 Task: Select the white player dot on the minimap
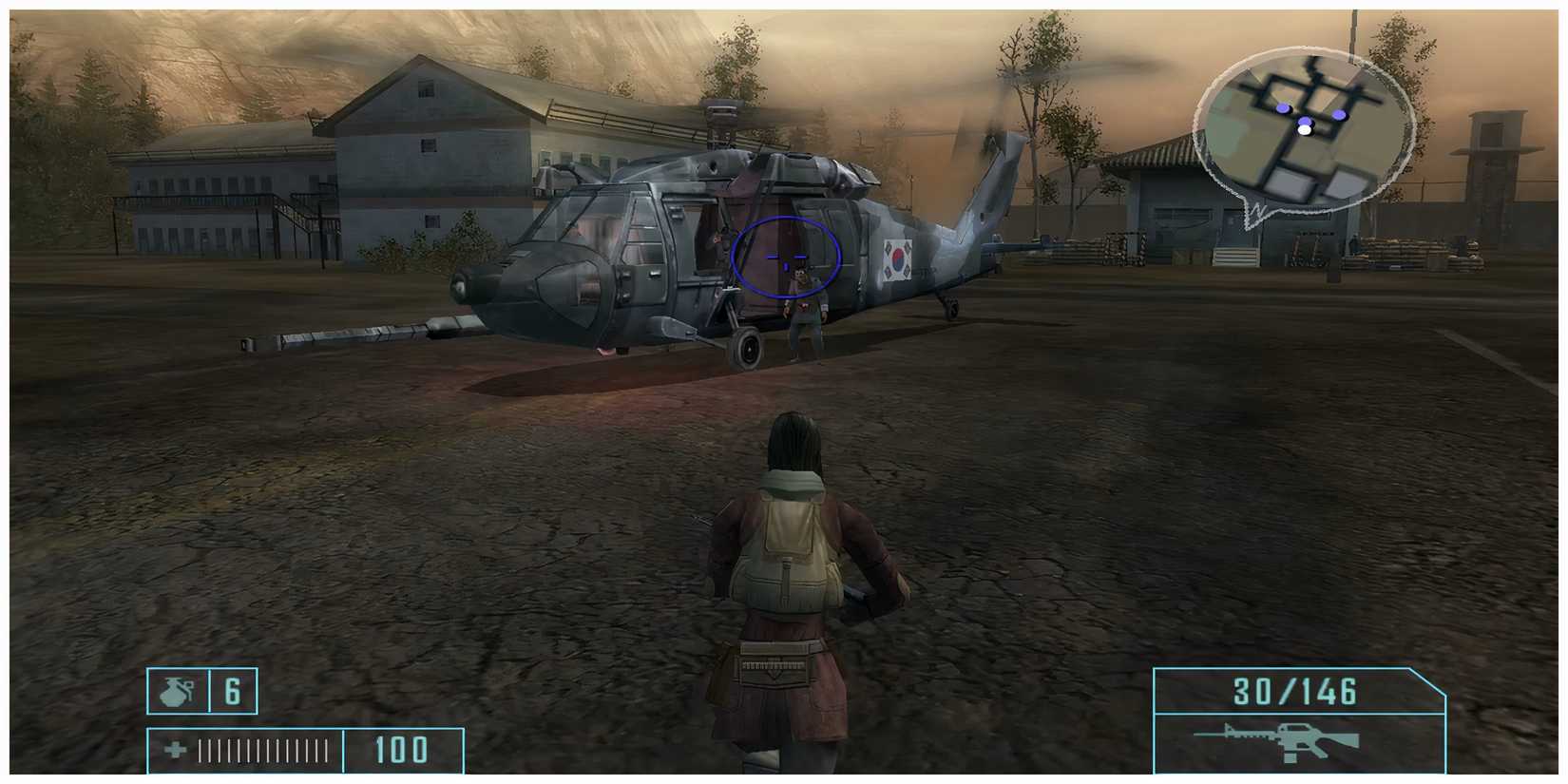pyautogui.click(x=1305, y=129)
